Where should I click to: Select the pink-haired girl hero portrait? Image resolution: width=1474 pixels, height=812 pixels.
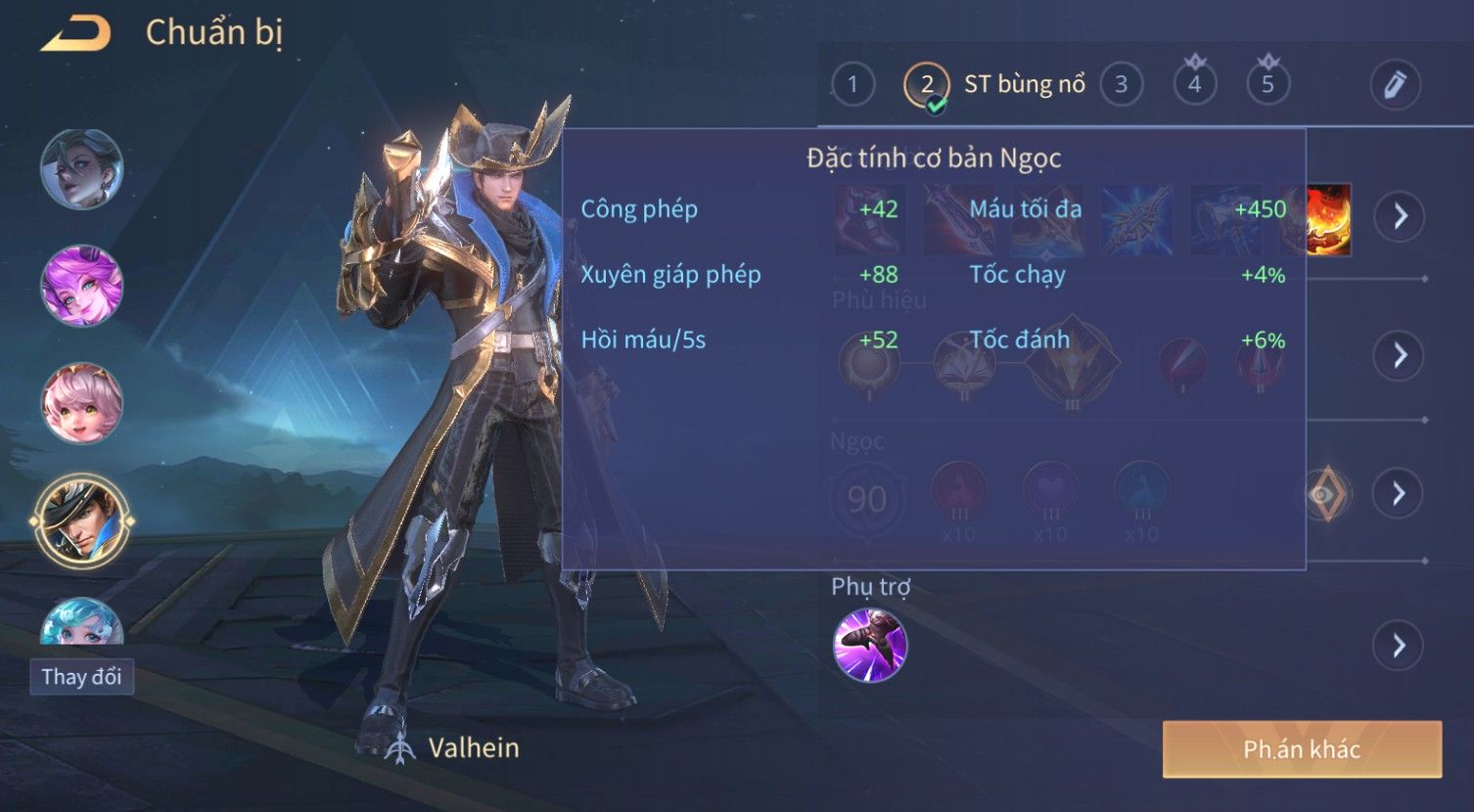[82, 404]
